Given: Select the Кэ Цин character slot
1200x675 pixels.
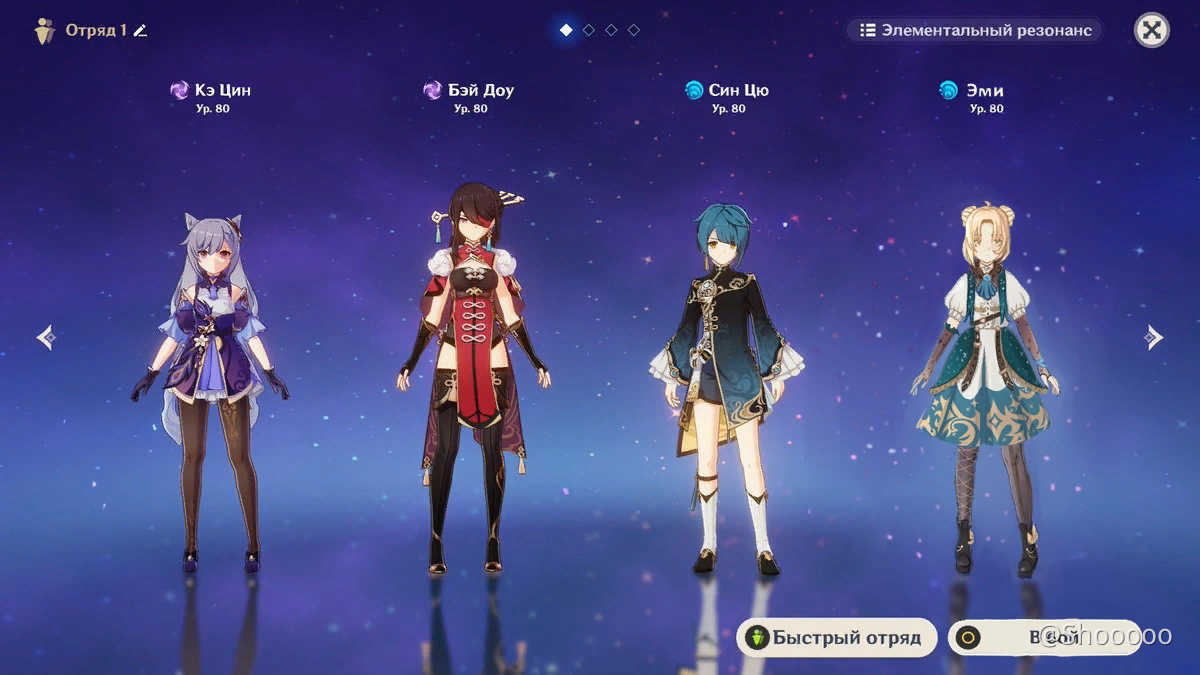Looking at the screenshot, I should (211, 390).
